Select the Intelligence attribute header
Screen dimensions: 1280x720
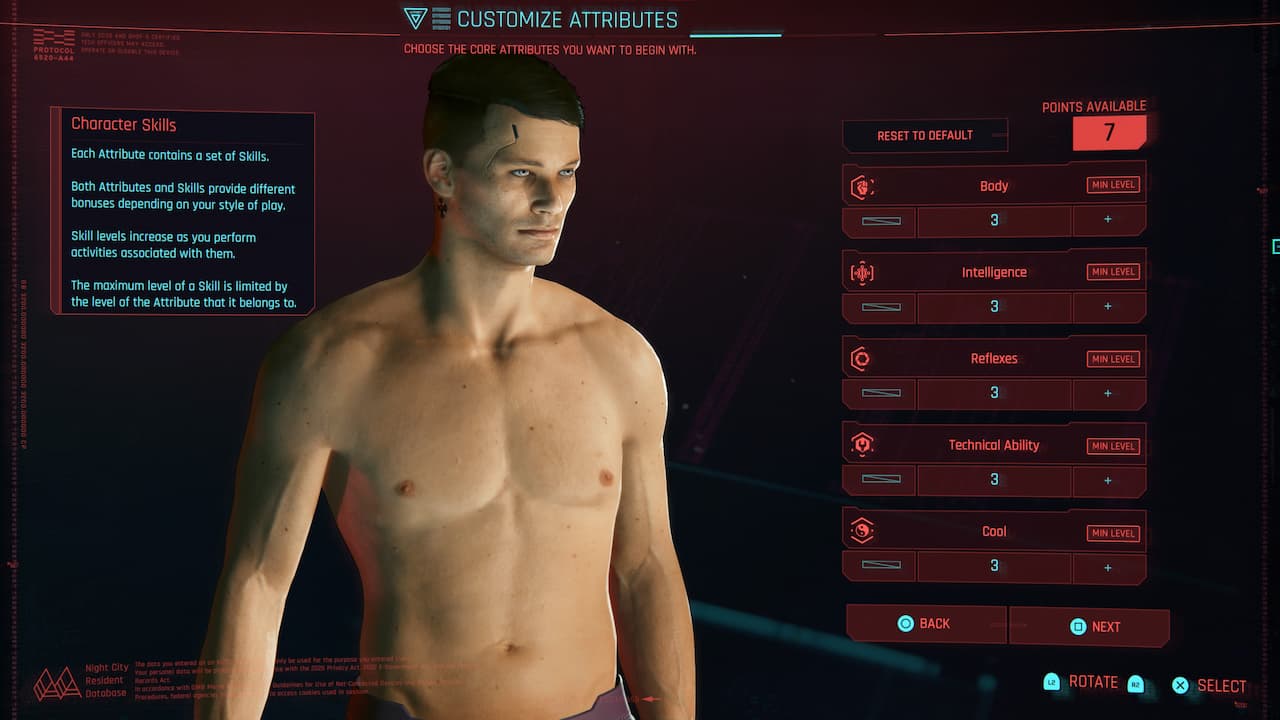tap(993, 272)
